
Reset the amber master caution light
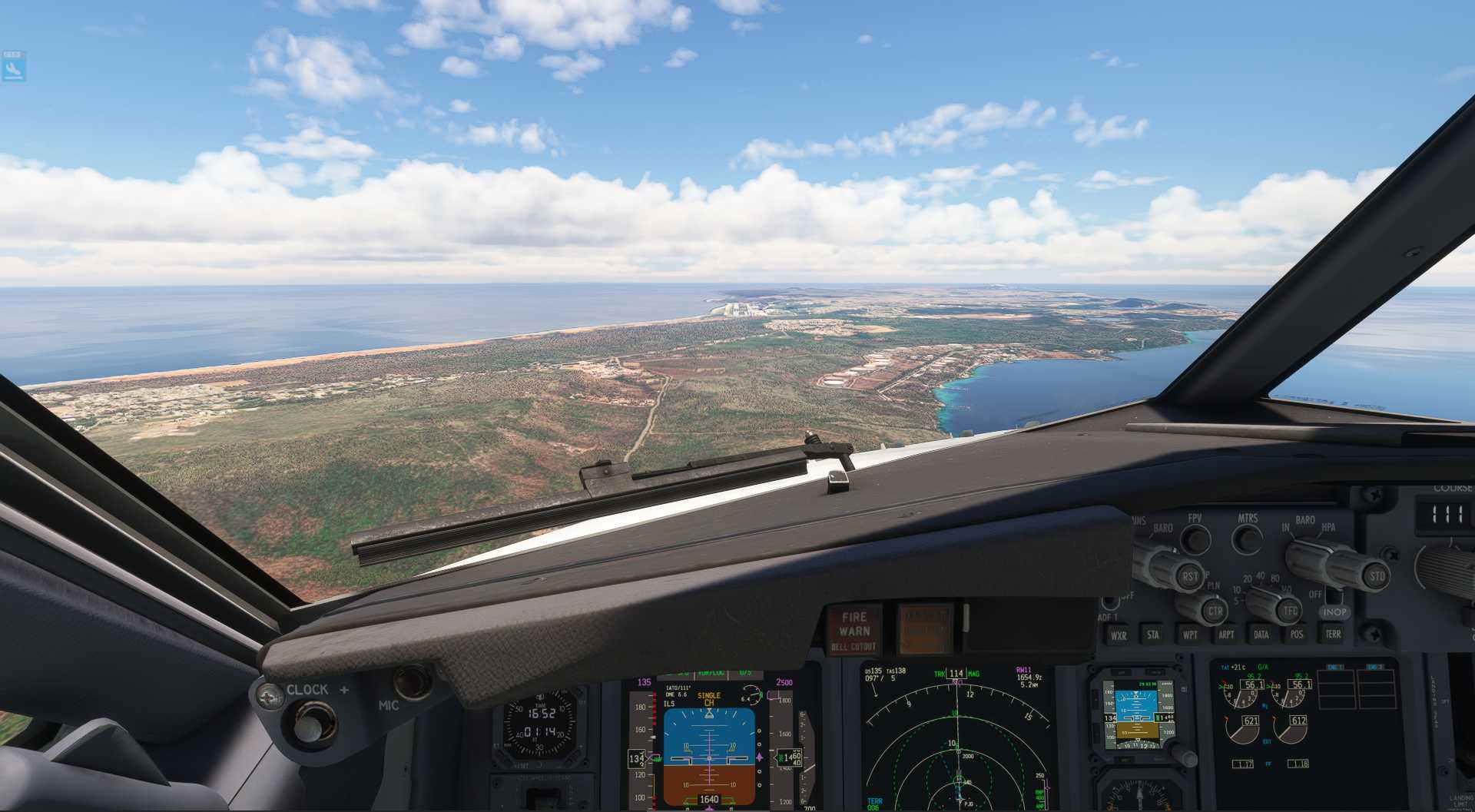(x=925, y=629)
